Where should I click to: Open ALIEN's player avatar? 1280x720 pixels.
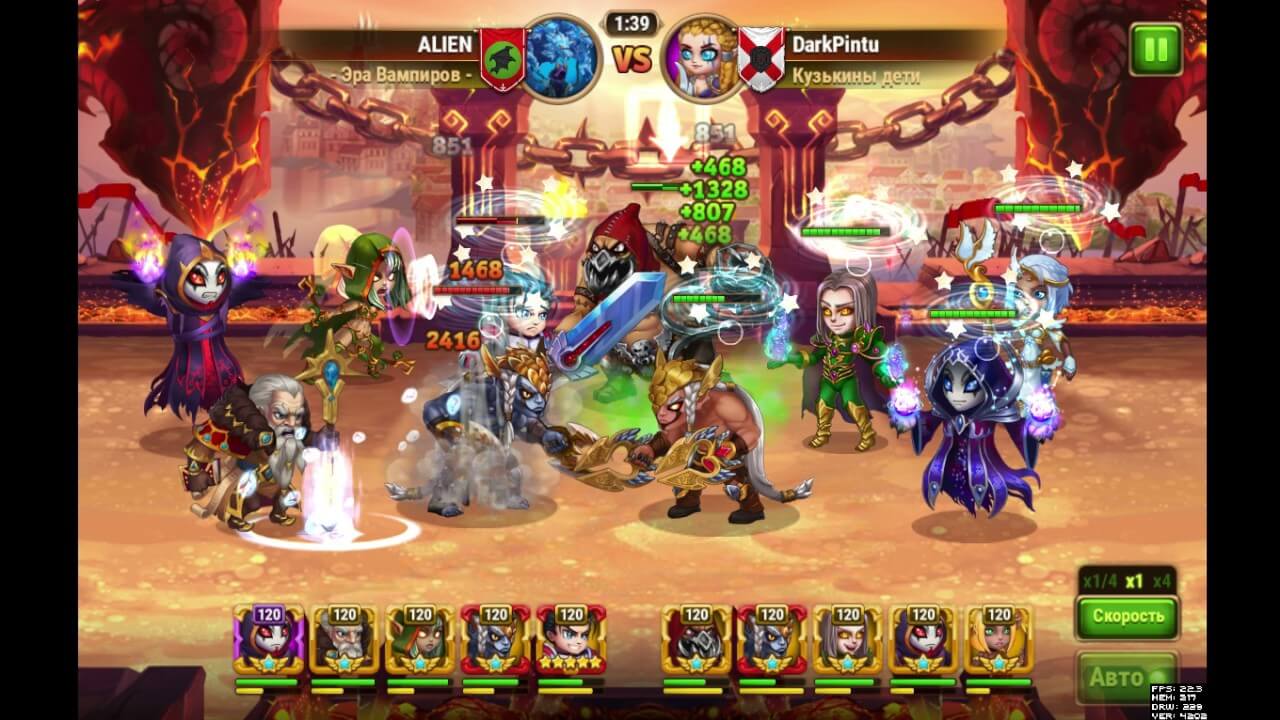click(x=561, y=57)
